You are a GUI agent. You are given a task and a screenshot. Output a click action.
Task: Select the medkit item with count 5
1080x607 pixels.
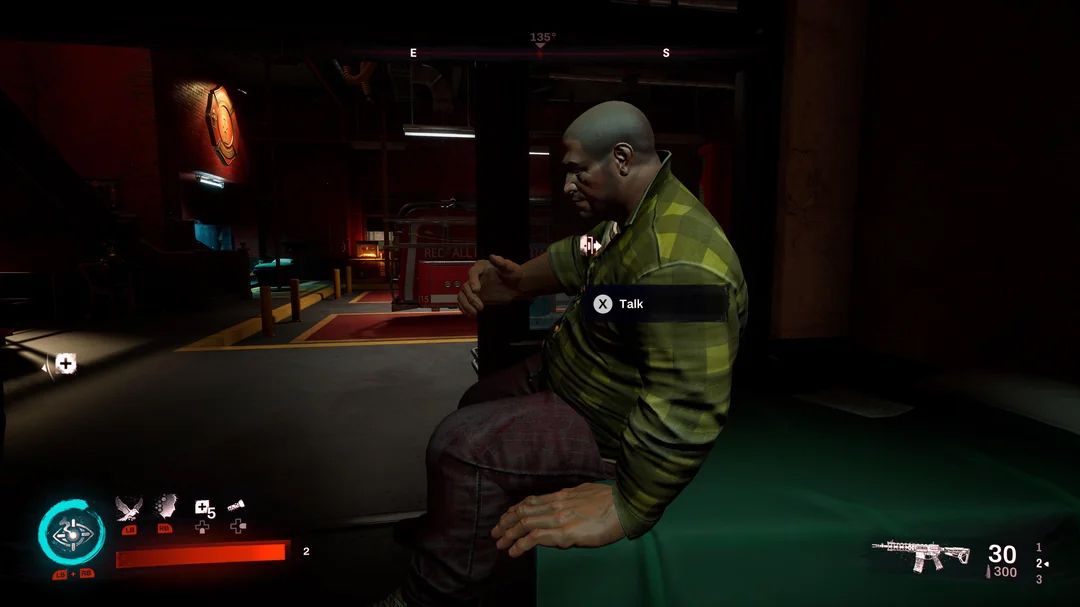202,508
